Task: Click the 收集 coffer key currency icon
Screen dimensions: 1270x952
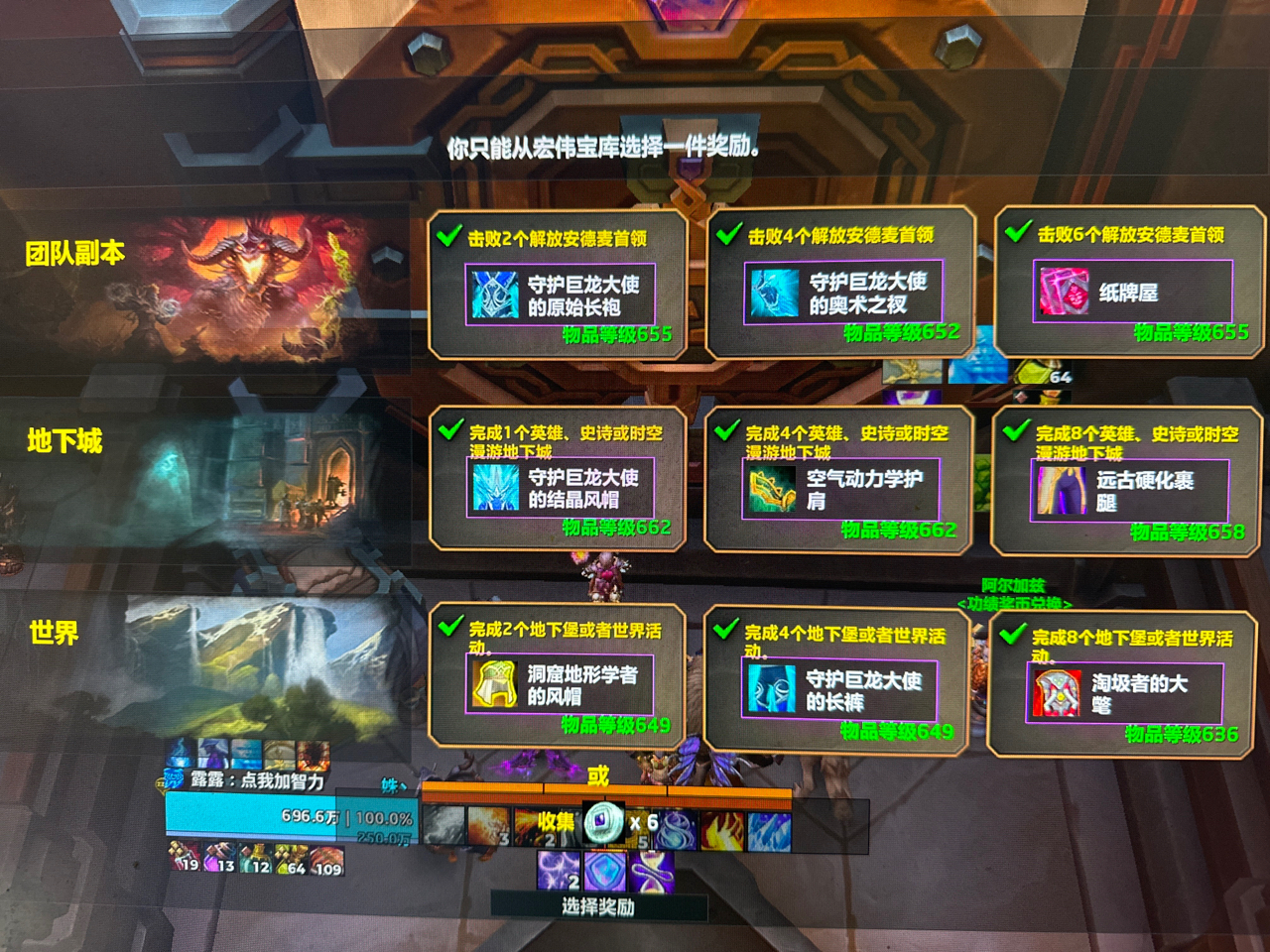Action: point(603,821)
